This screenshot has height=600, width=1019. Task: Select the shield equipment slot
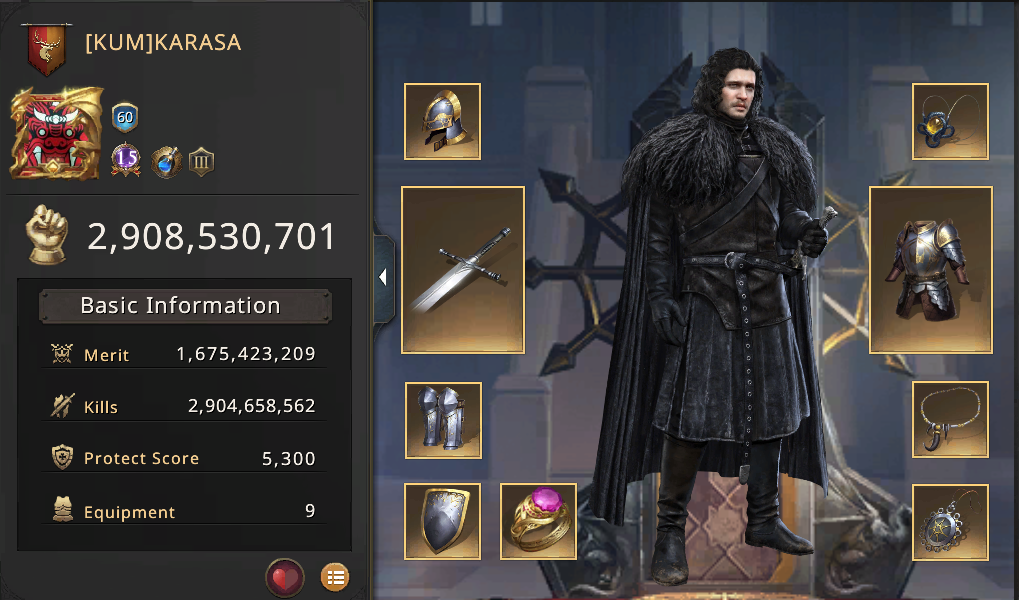[442, 520]
